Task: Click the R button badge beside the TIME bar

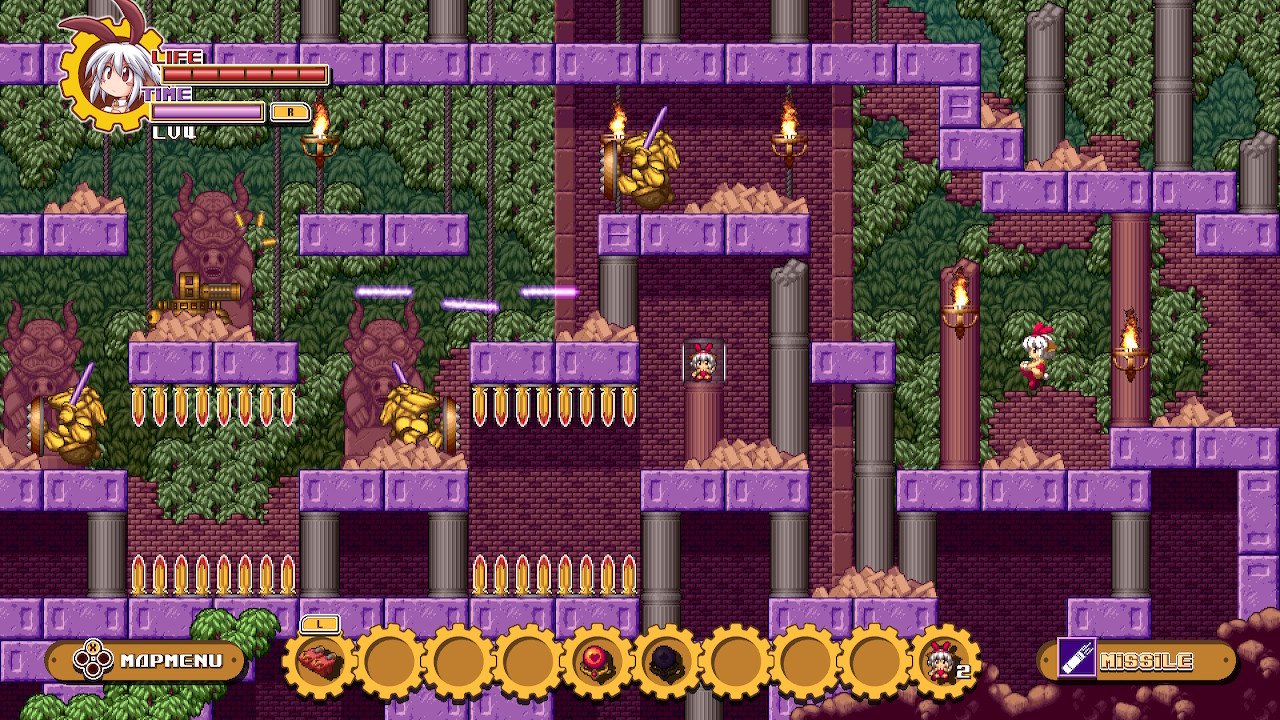Action: (x=290, y=111)
